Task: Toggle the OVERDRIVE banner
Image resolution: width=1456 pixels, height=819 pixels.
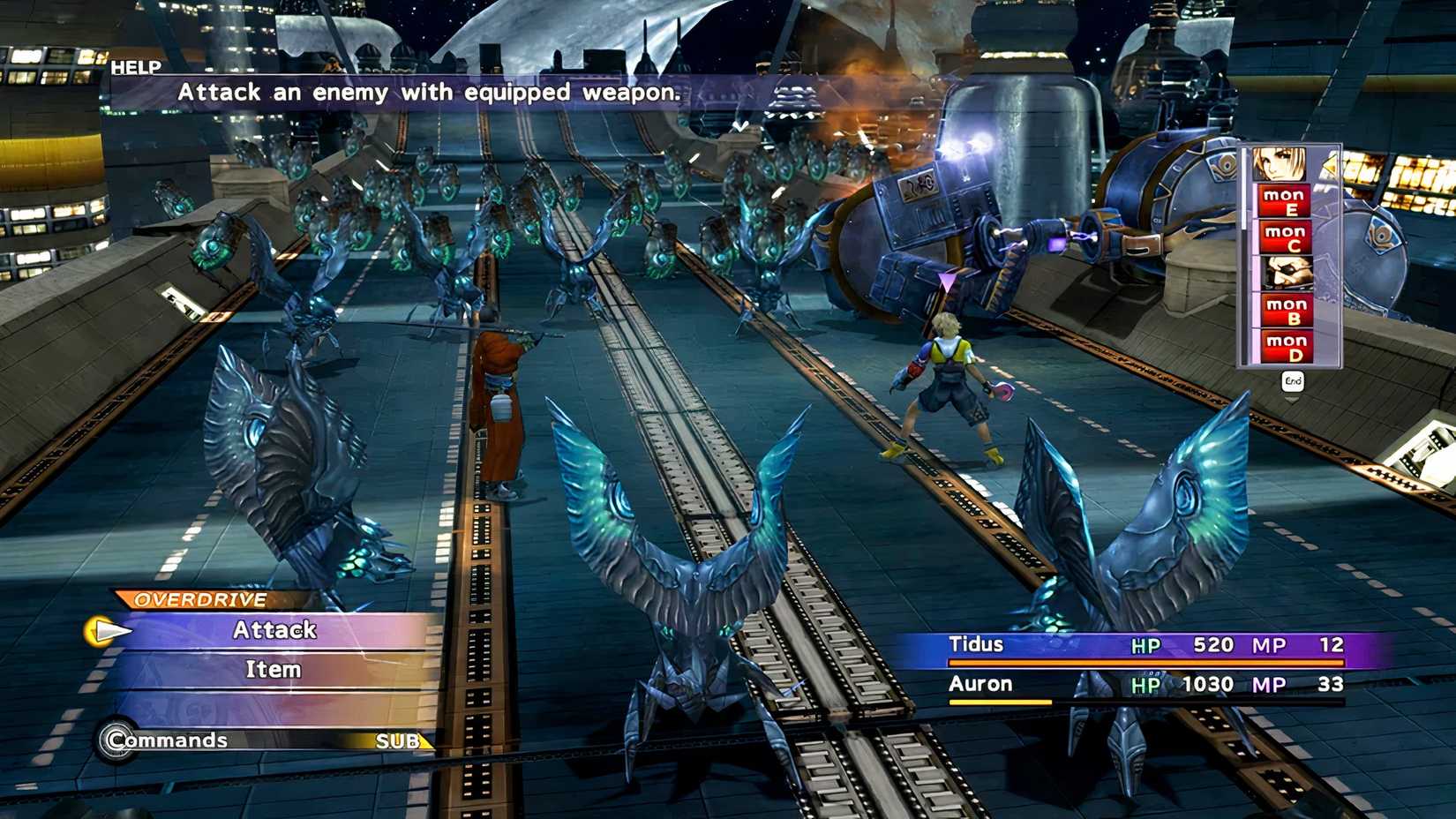Action: [195, 598]
